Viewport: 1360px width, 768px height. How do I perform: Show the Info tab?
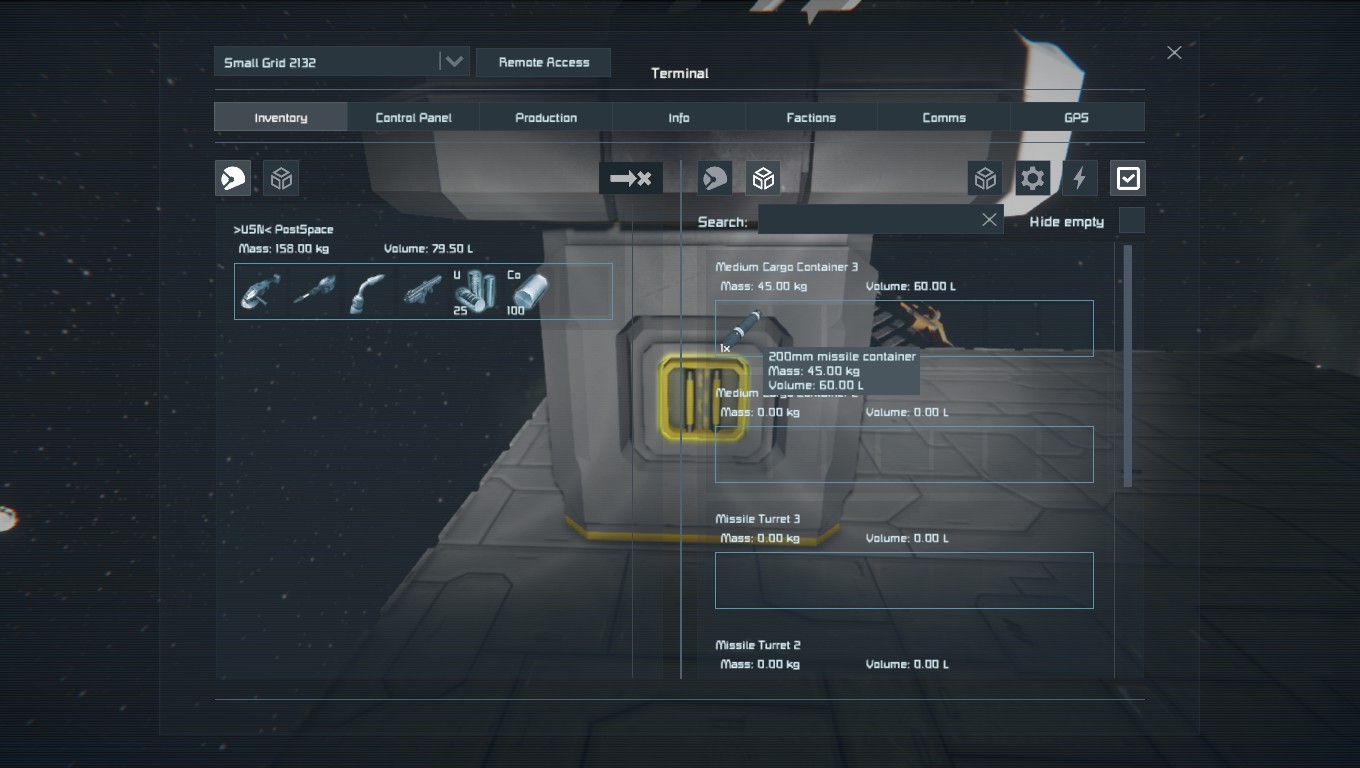[679, 117]
